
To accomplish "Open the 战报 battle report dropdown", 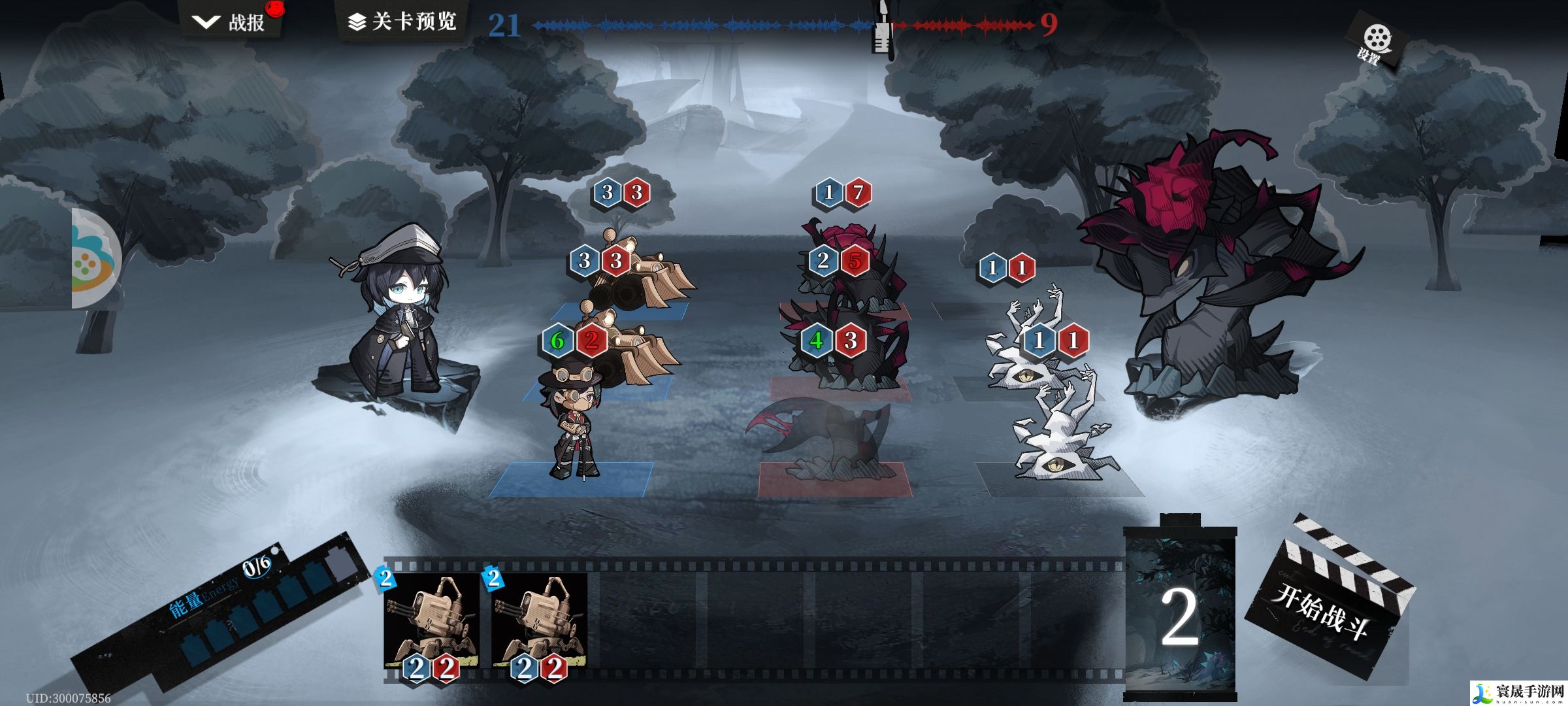I will point(230,22).
